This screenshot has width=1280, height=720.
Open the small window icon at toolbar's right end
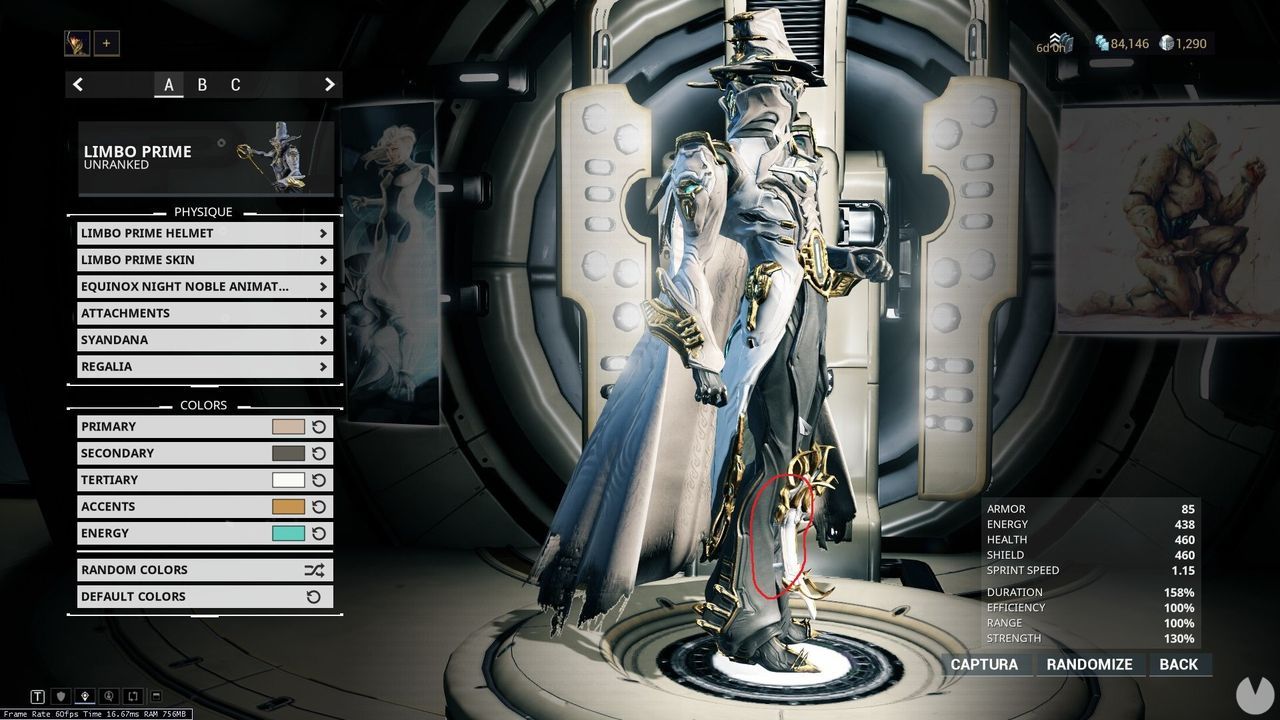(155, 696)
